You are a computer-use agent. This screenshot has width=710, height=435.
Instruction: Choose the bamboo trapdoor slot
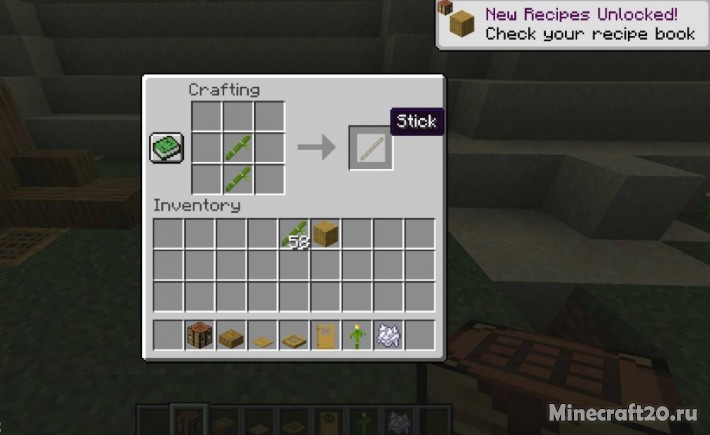pyautogui.click(x=294, y=335)
